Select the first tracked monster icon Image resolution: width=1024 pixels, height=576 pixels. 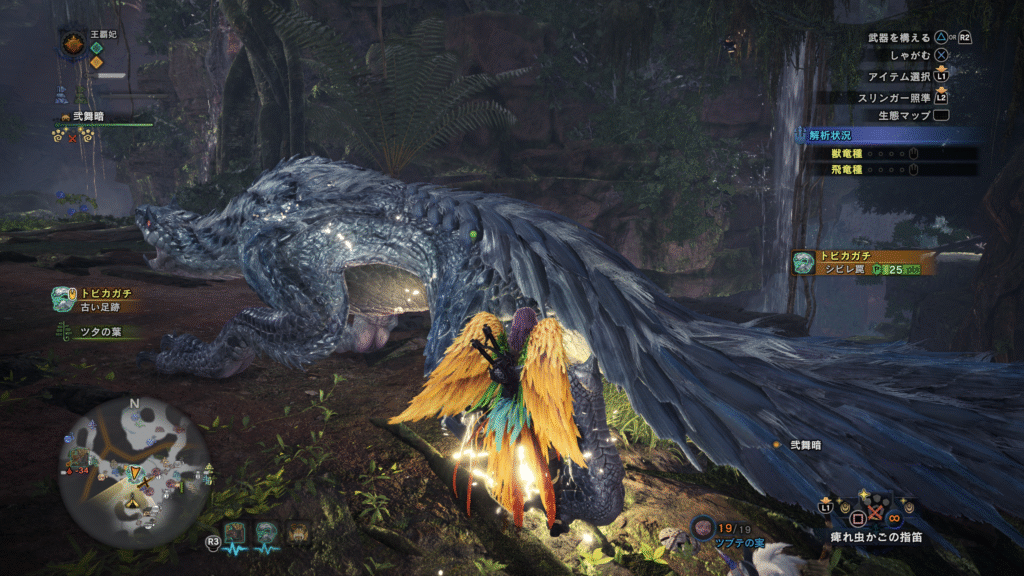[234, 531]
